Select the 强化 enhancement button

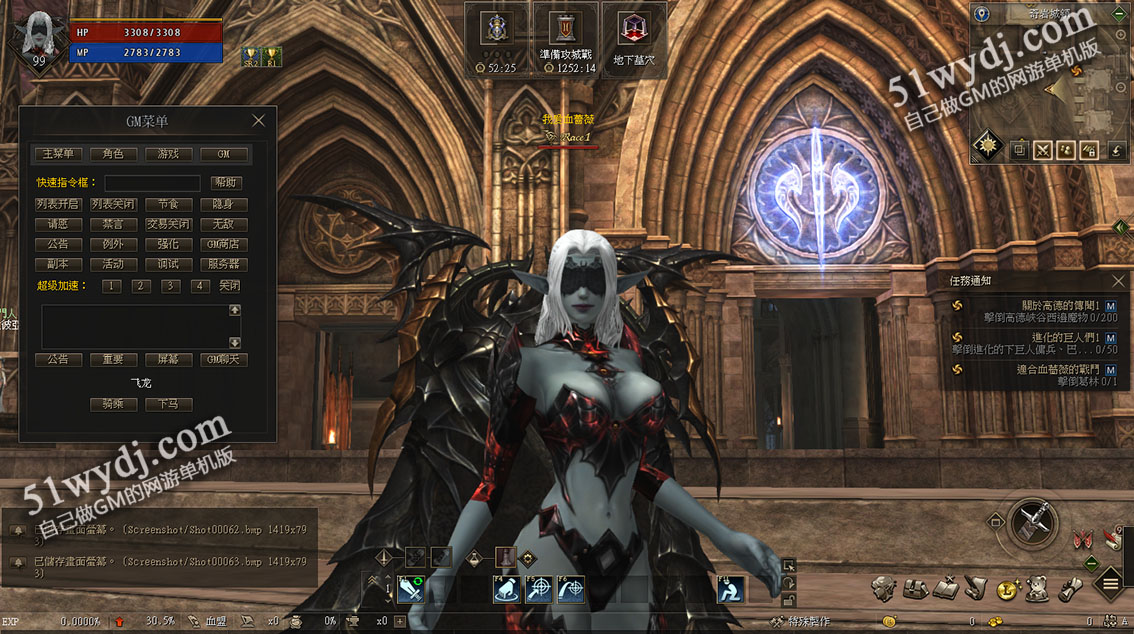click(x=168, y=244)
